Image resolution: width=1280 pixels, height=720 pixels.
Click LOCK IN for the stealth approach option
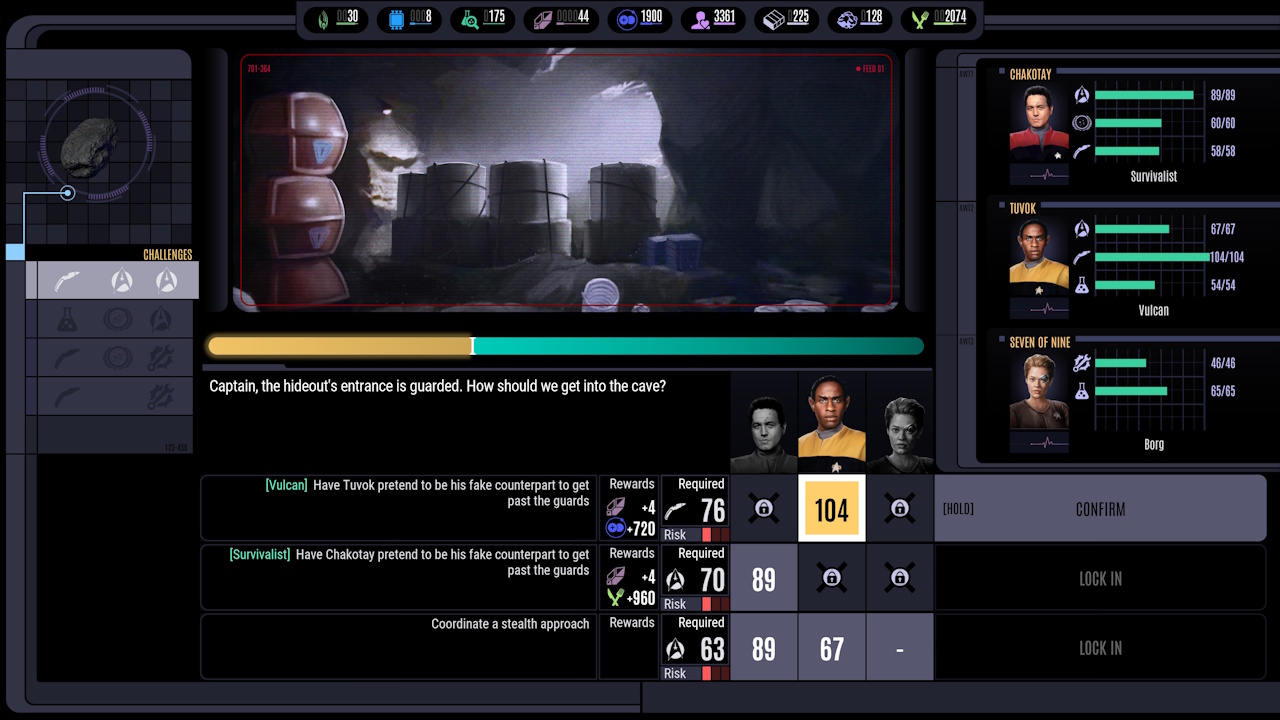pos(1100,648)
